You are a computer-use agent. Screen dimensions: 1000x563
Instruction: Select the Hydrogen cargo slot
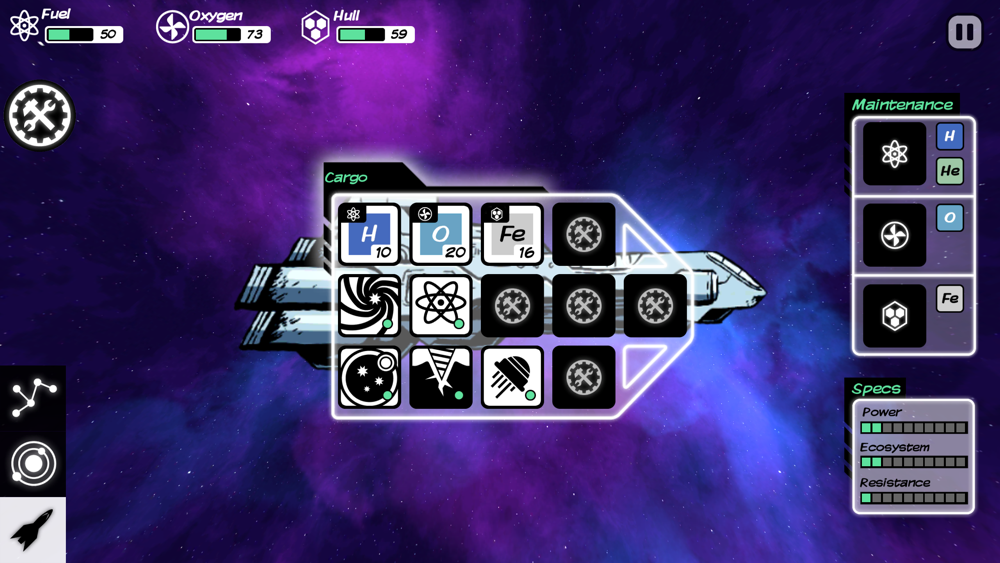(x=369, y=234)
